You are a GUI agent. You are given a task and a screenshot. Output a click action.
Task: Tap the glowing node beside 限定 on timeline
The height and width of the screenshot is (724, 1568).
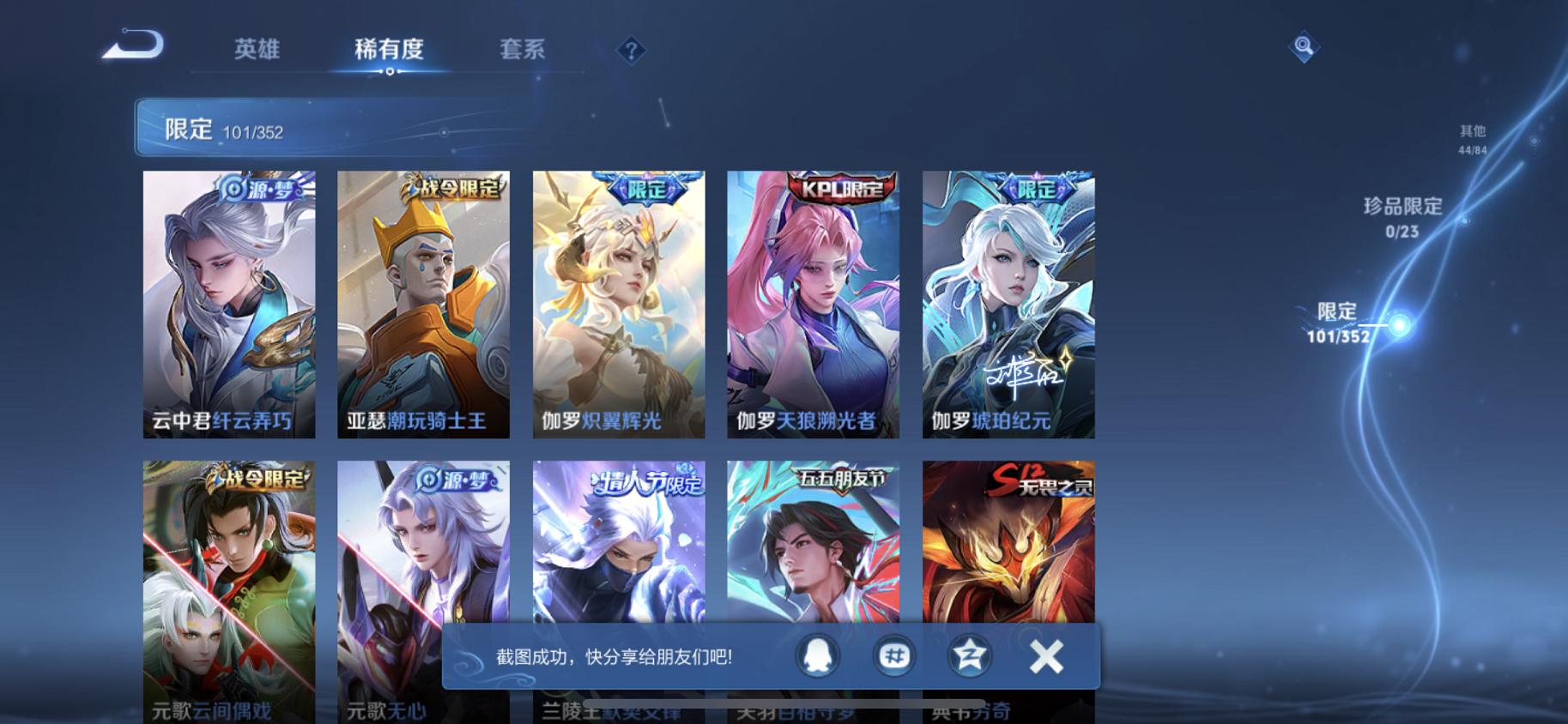[1399, 326]
